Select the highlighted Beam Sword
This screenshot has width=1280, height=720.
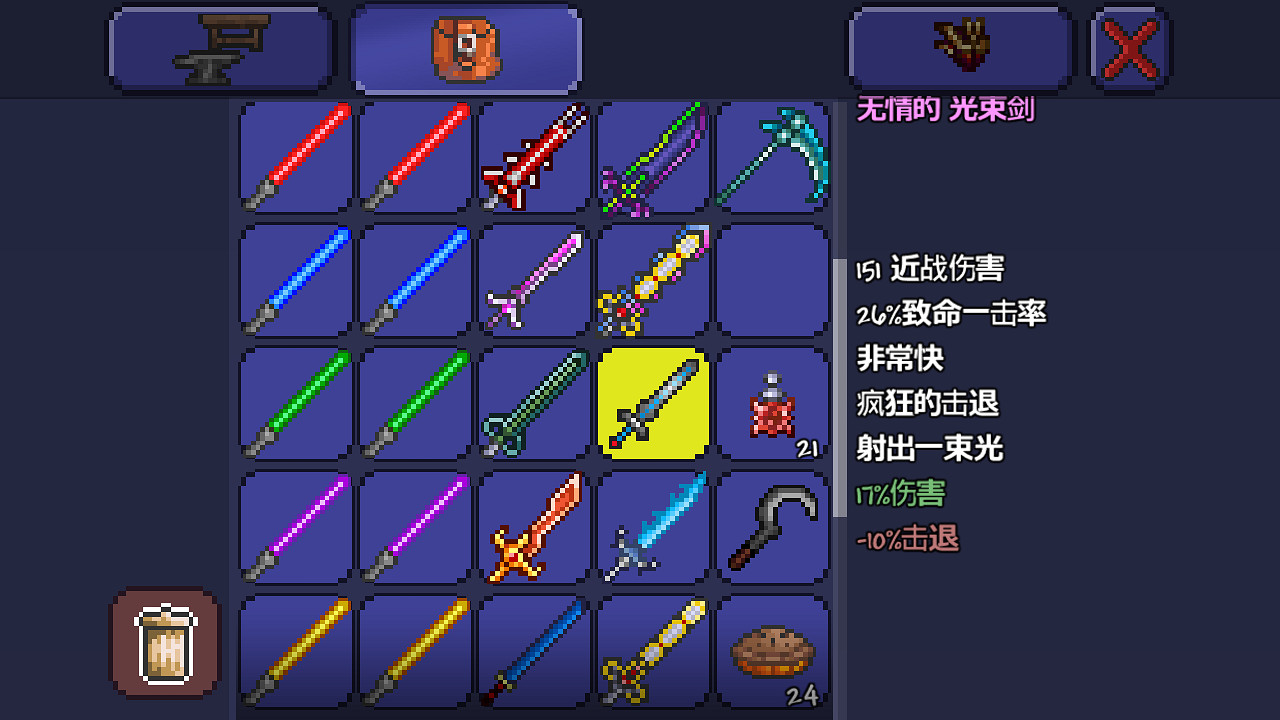[653, 405]
